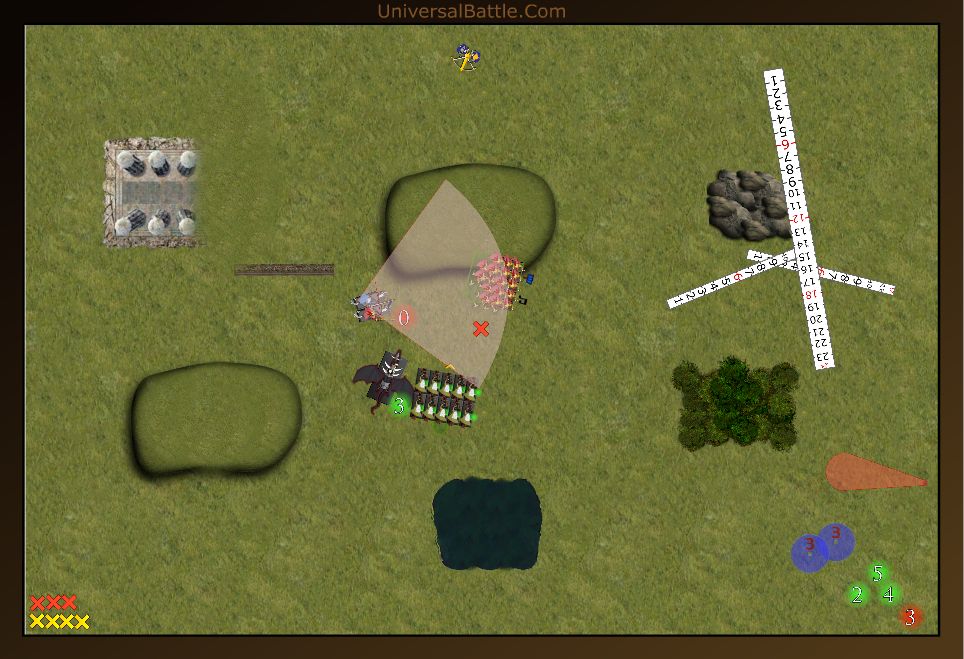Open the UniversalBattle.Com title link

tap(471, 11)
